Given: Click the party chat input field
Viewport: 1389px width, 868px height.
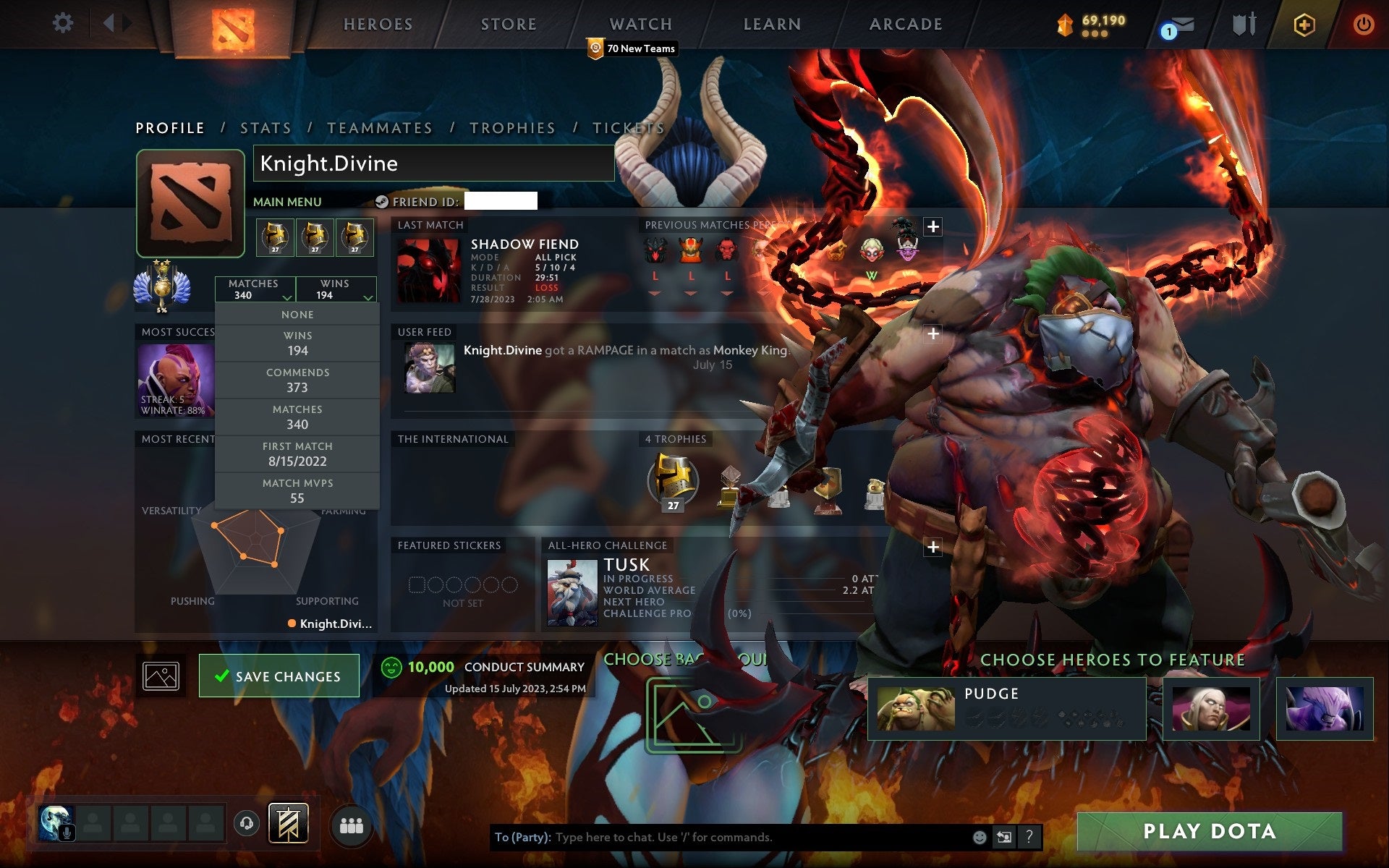Looking at the screenshot, I should coord(723,838).
